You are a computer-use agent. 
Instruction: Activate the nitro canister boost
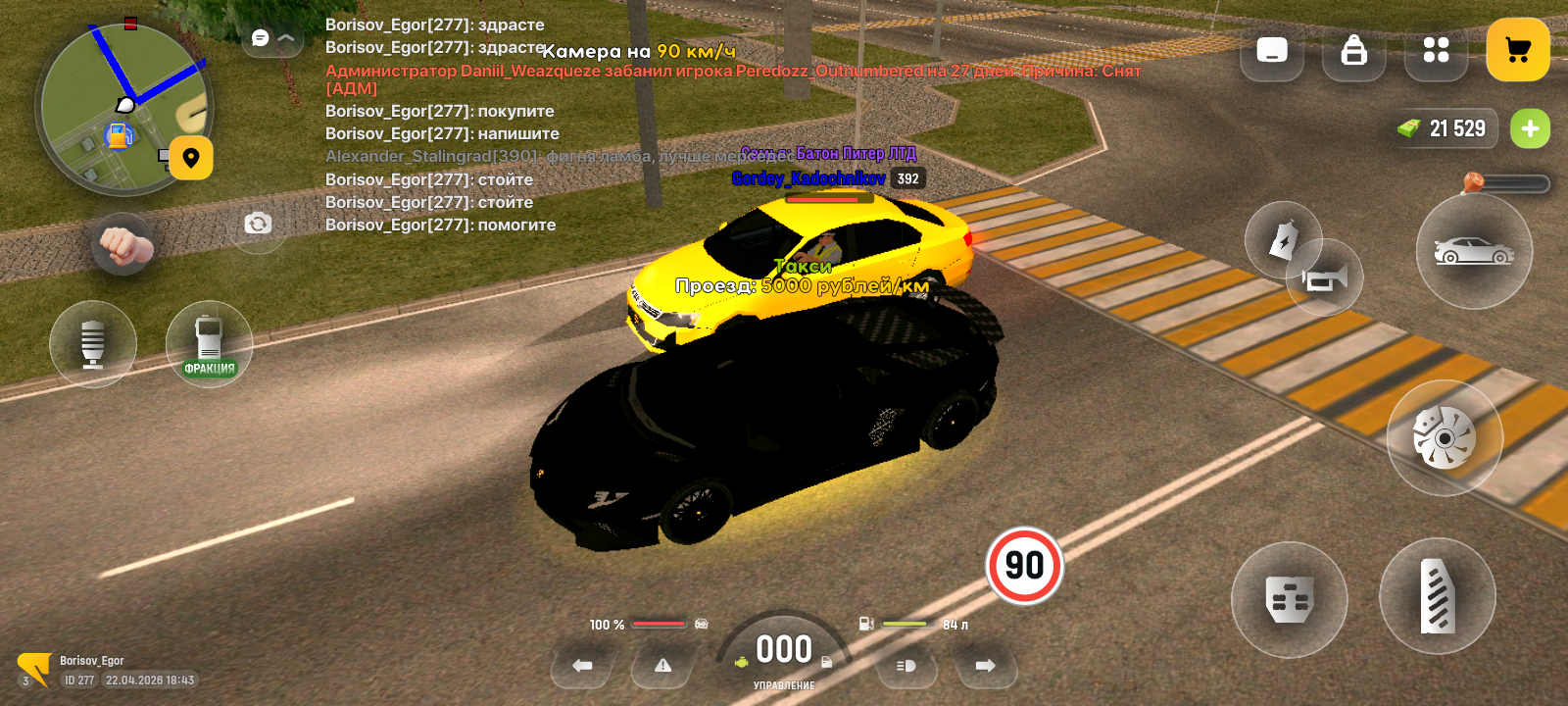click(x=1282, y=239)
